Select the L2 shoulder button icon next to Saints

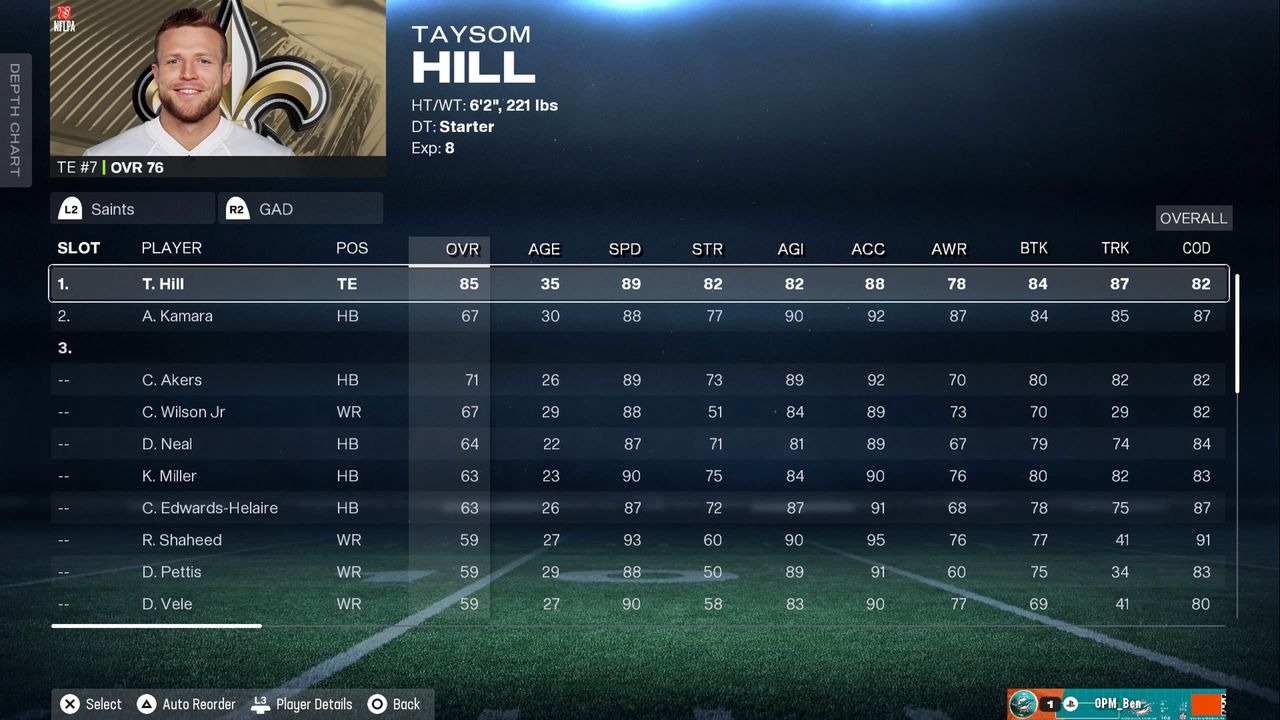pos(70,209)
